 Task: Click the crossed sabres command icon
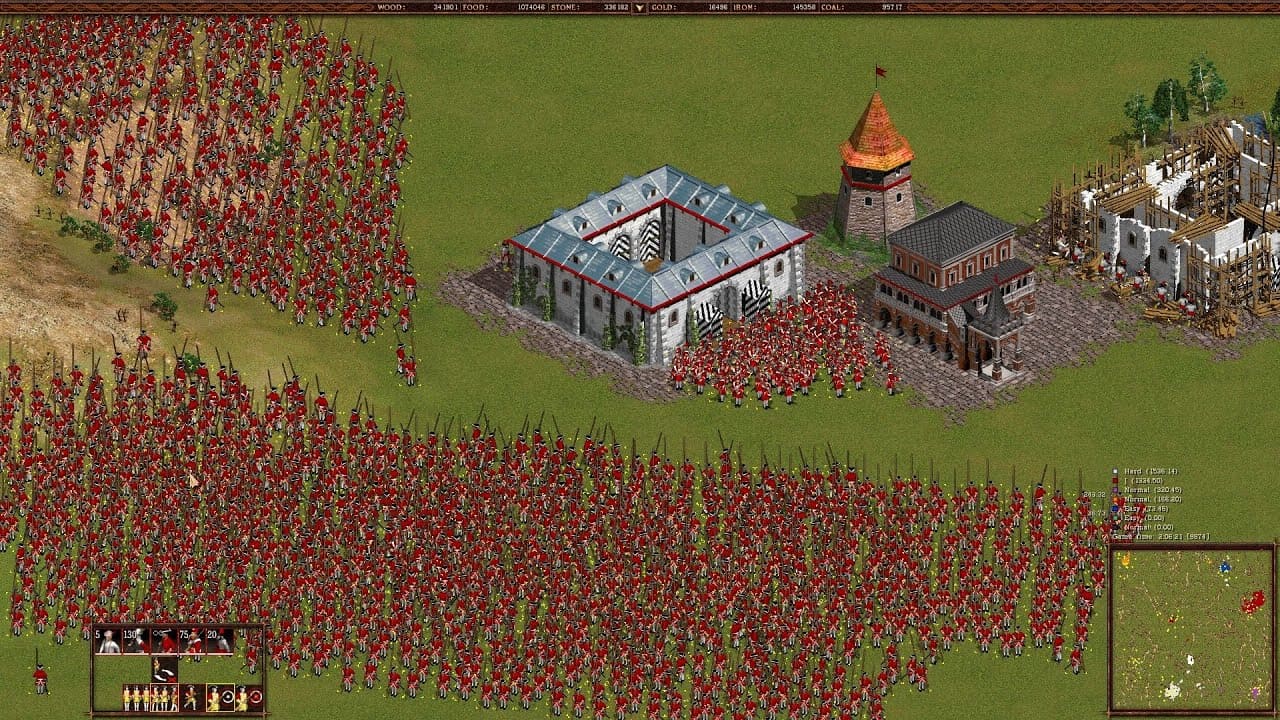pos(164,669)
